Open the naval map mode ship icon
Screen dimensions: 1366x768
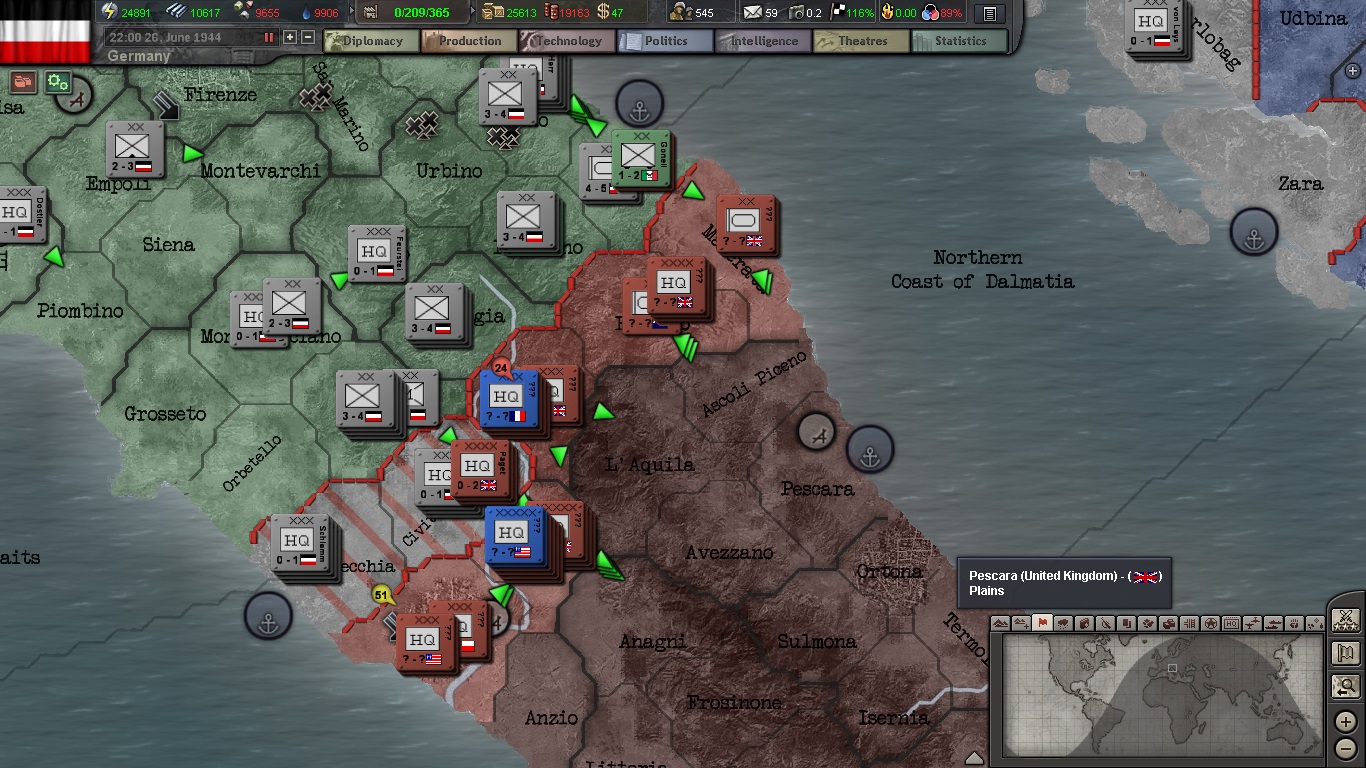[1272, 625]
